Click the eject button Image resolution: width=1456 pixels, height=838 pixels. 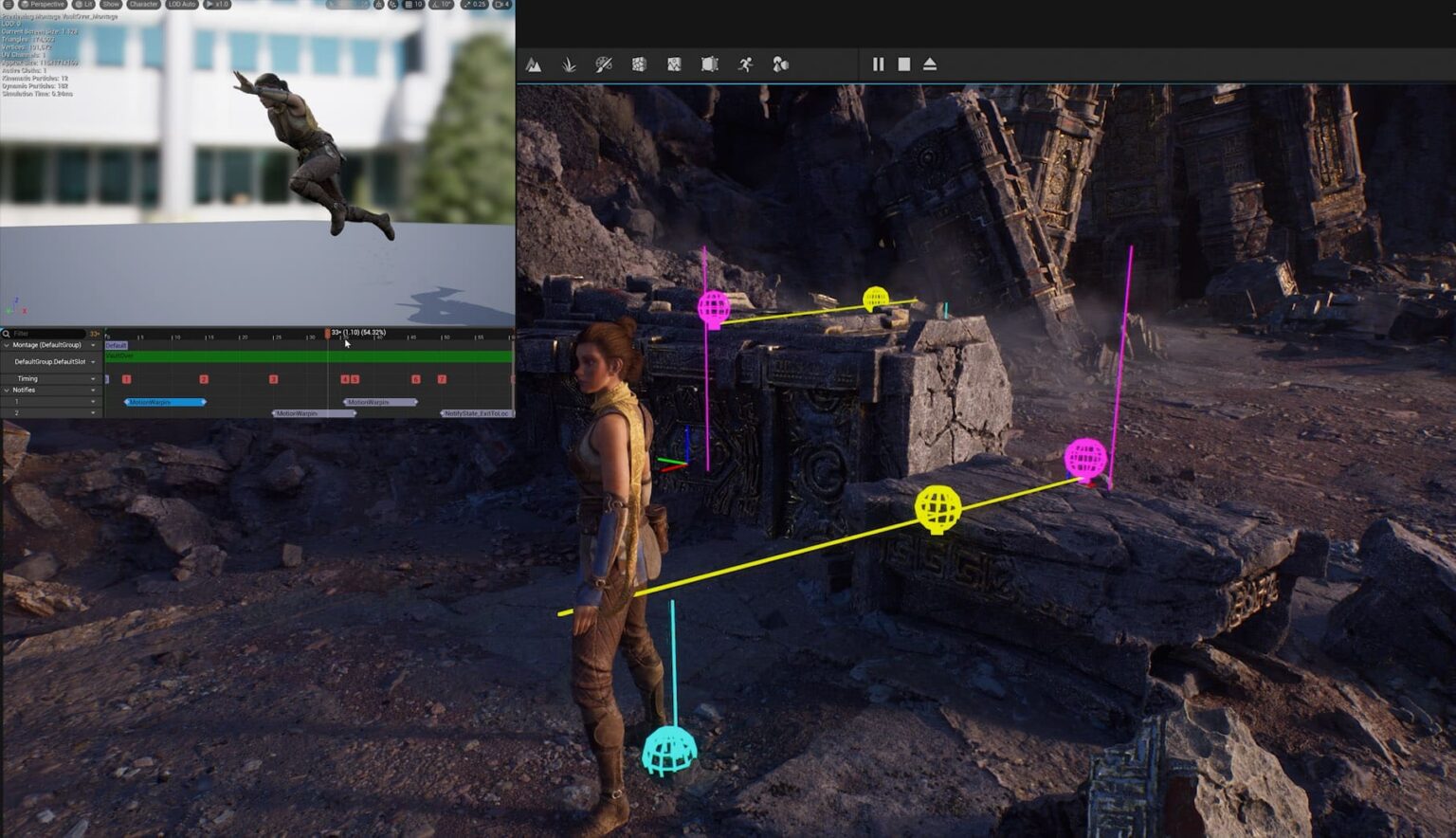(930, 64)
